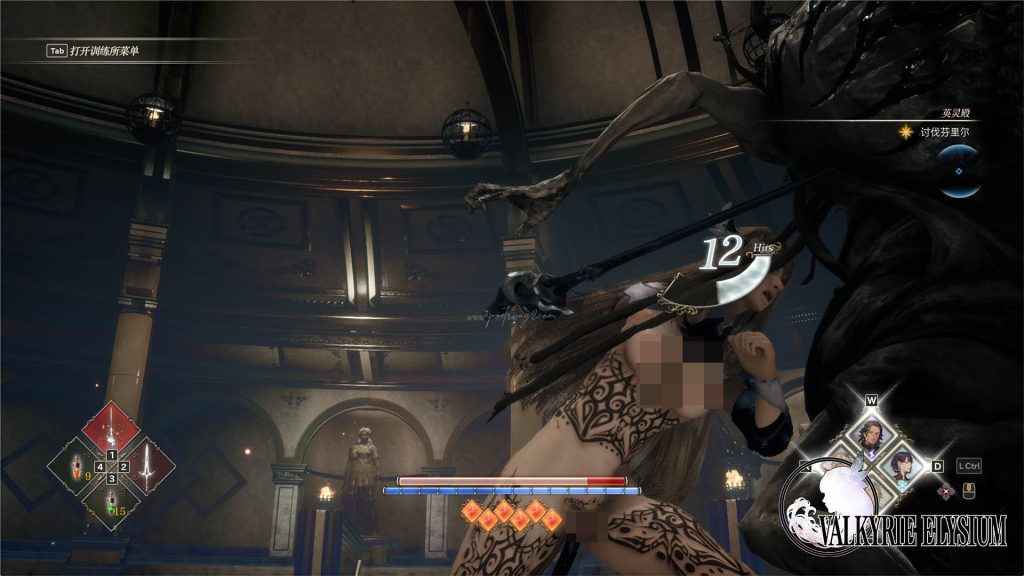The height and width of the screenshot is (576, 1024).
Task: Summon the long-haired male Einherjar portrait
Action: point(870,434)
